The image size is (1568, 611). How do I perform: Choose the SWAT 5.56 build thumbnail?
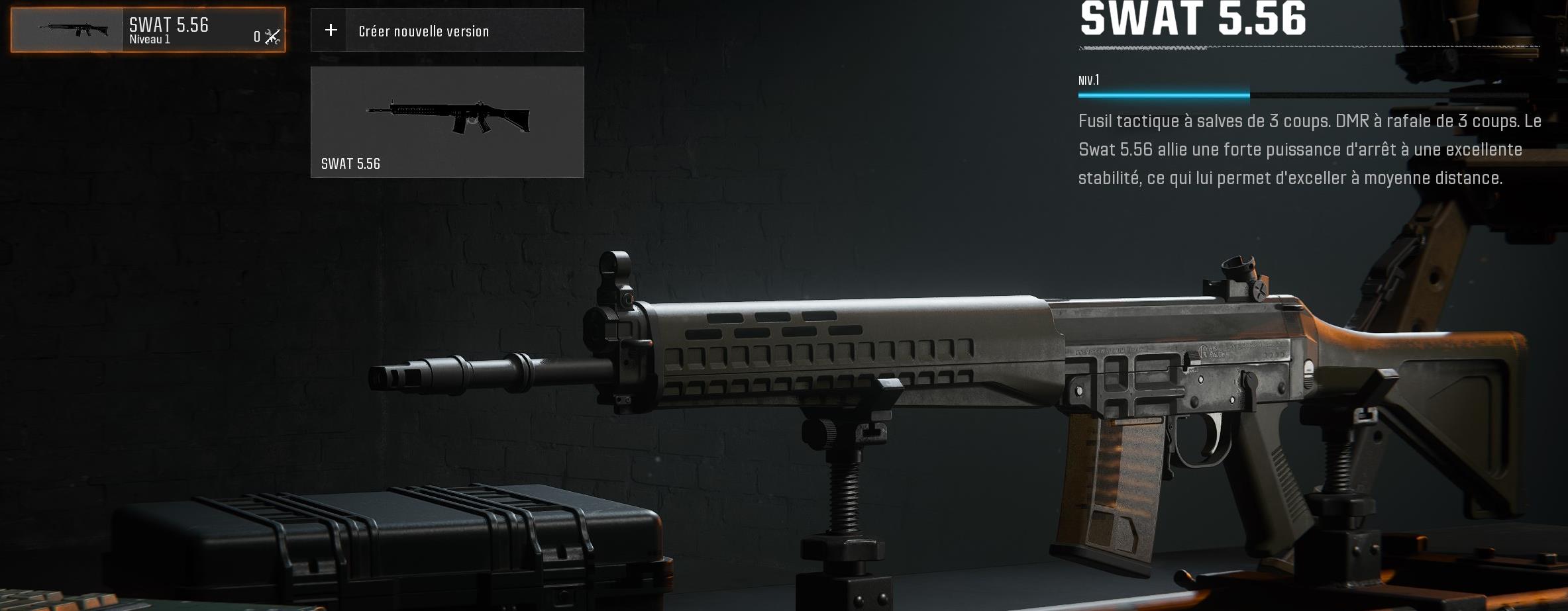pos(447,122)
